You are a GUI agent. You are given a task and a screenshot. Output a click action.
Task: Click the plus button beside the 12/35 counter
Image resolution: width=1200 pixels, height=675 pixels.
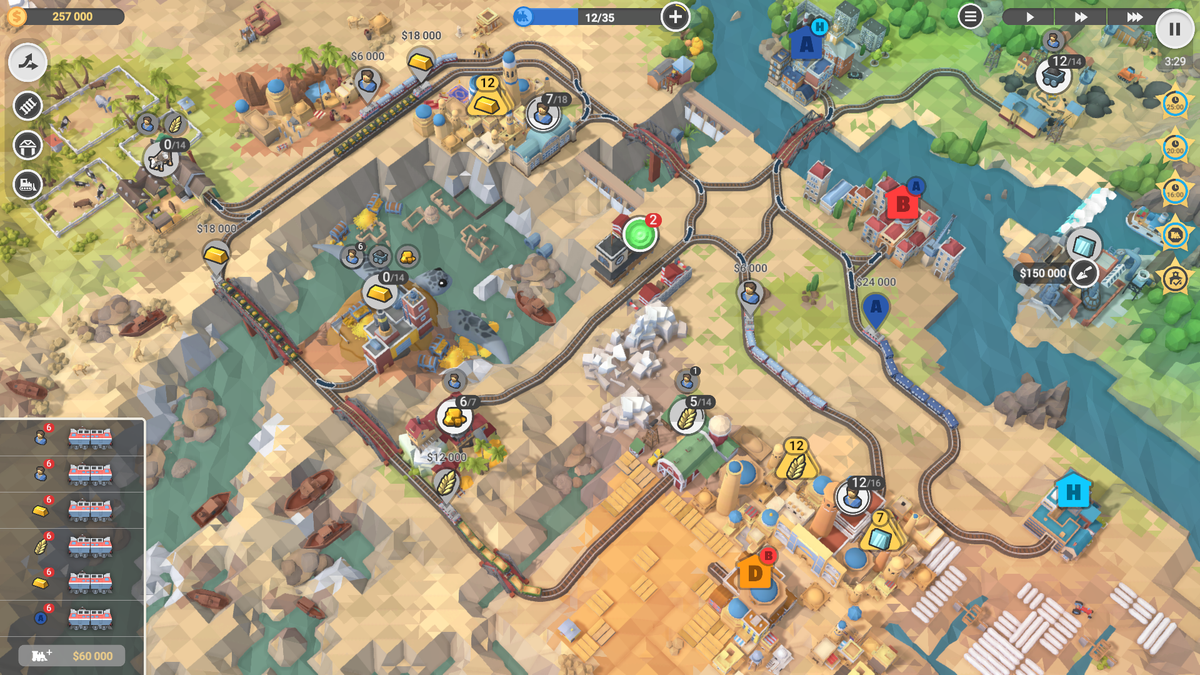pos(675,16)
